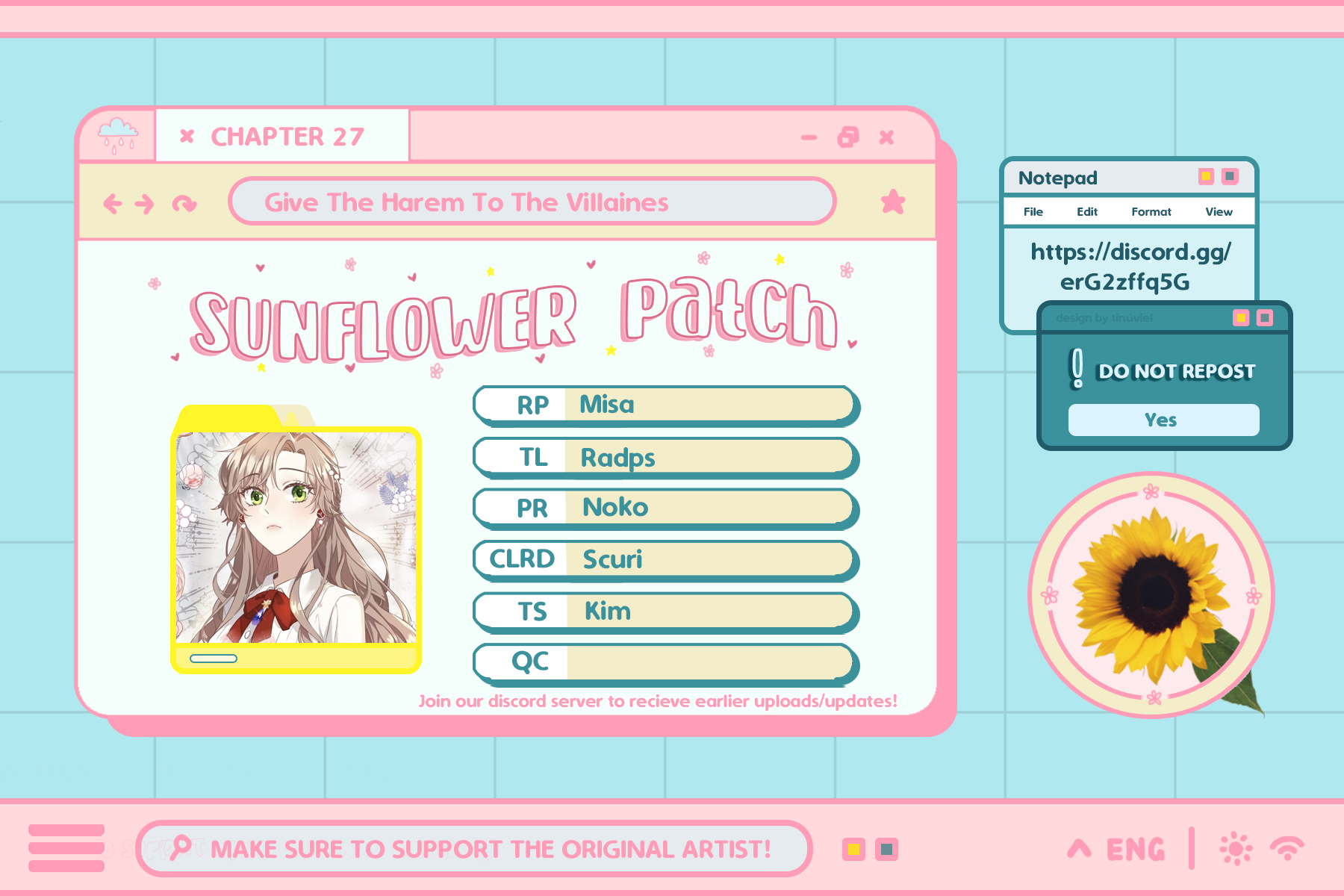
Task: Follow the discord.gg link in Notepad
Action: 1130,267
